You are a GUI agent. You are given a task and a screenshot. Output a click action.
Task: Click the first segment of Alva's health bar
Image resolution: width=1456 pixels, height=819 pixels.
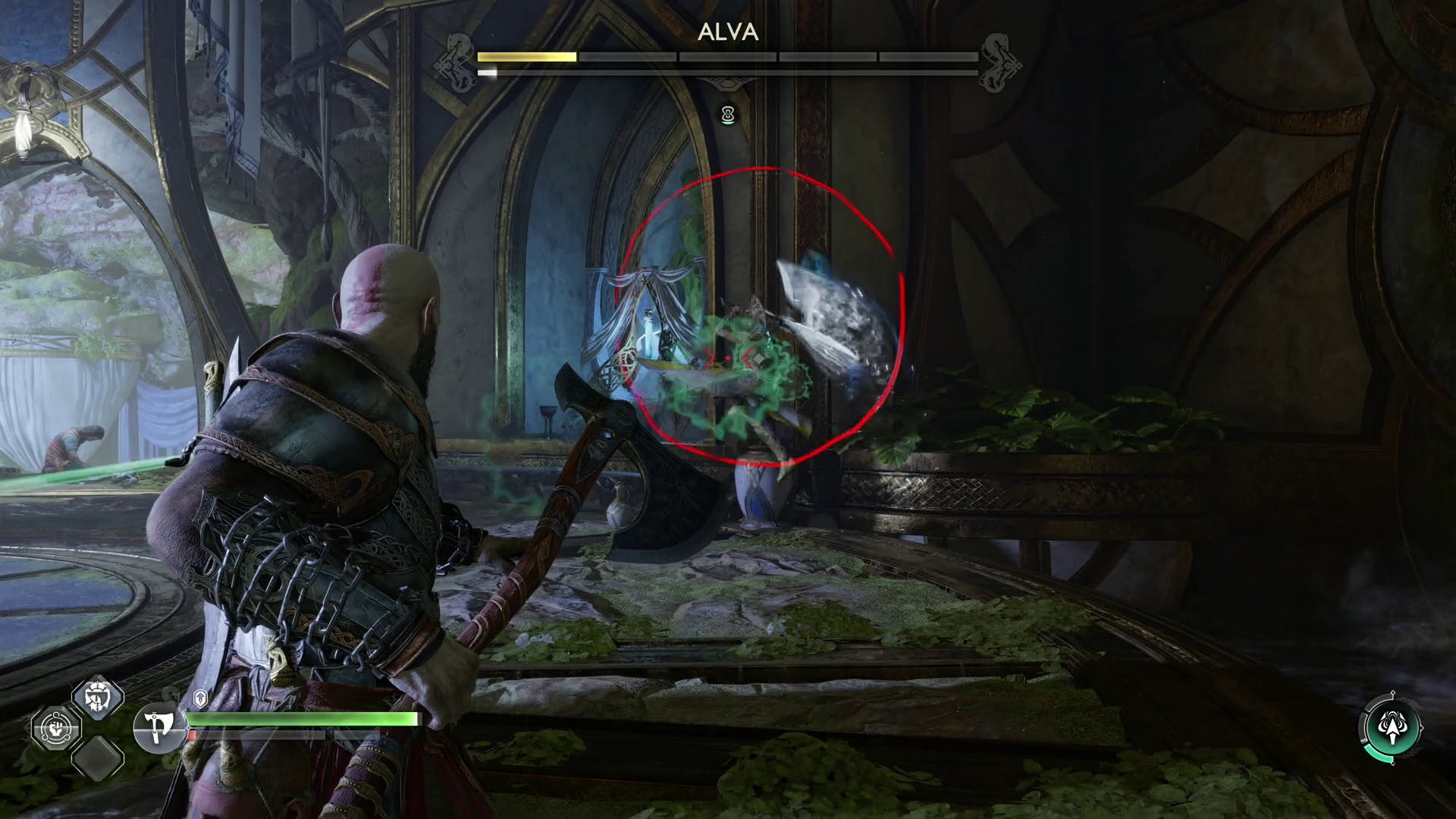pyautogui.click(x=526, y=58)
